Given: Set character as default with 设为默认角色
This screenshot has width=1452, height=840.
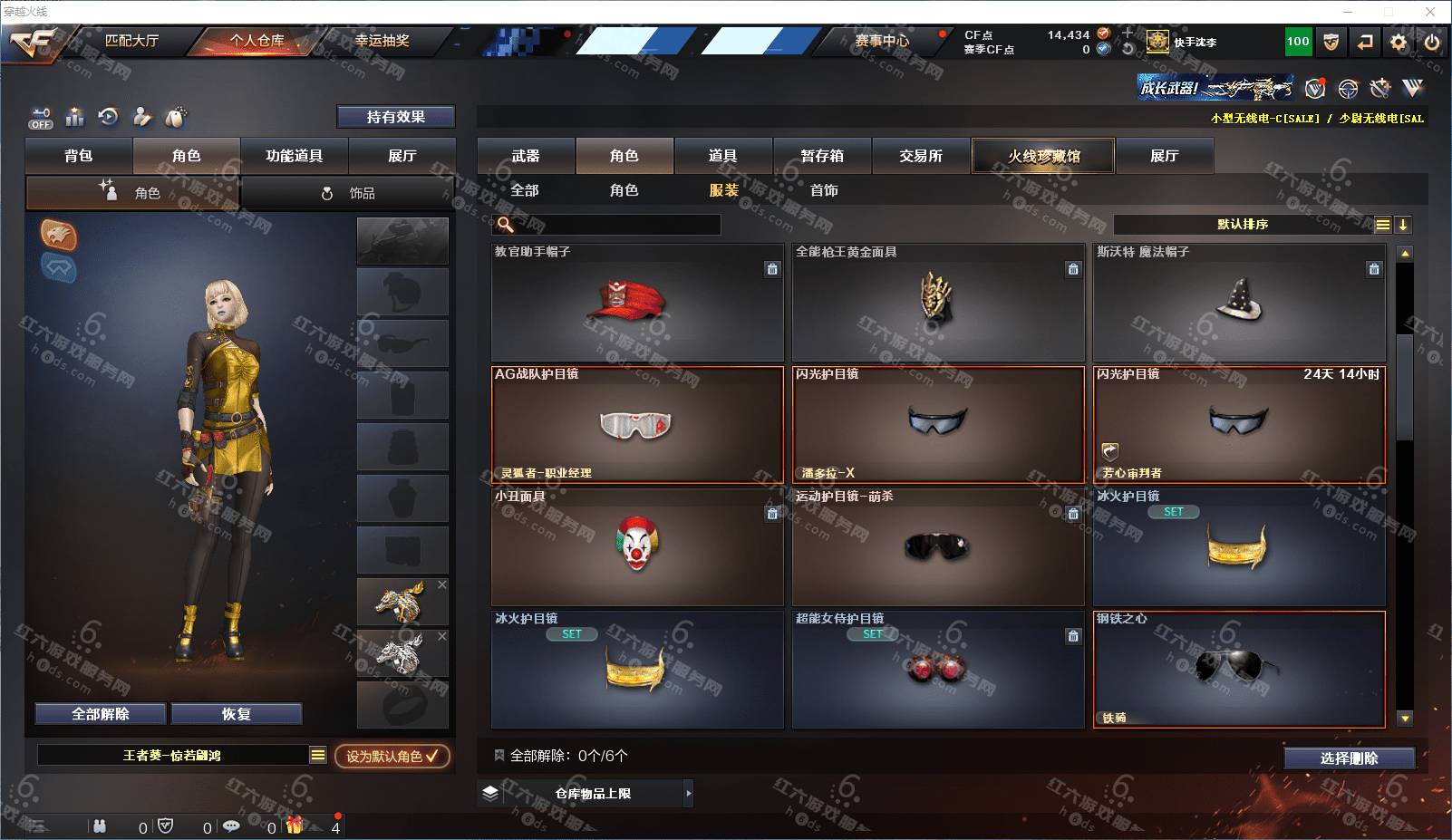Looking at the screenshot, I should [x=392, y=756].
